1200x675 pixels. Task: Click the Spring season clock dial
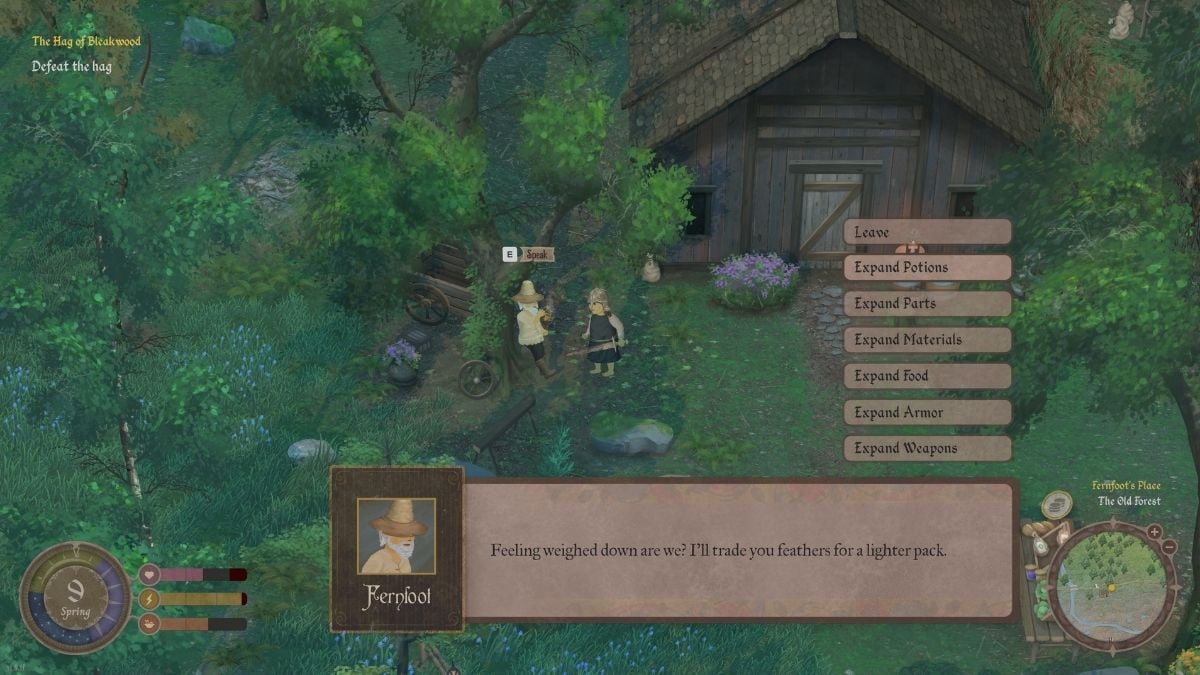tap(75, 598)
